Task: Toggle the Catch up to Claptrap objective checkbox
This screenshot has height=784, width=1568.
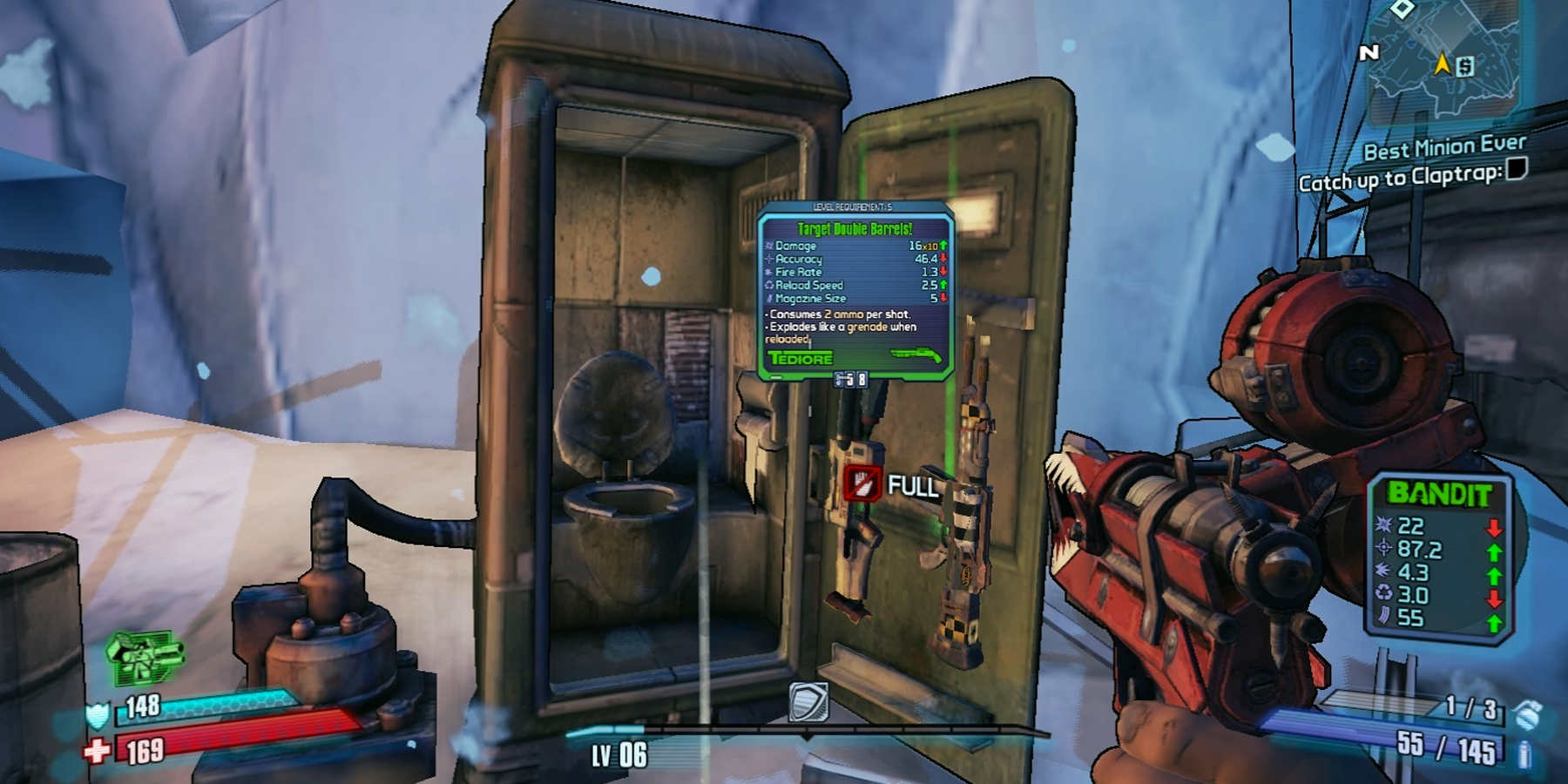Action: [x=1517, y=168]
